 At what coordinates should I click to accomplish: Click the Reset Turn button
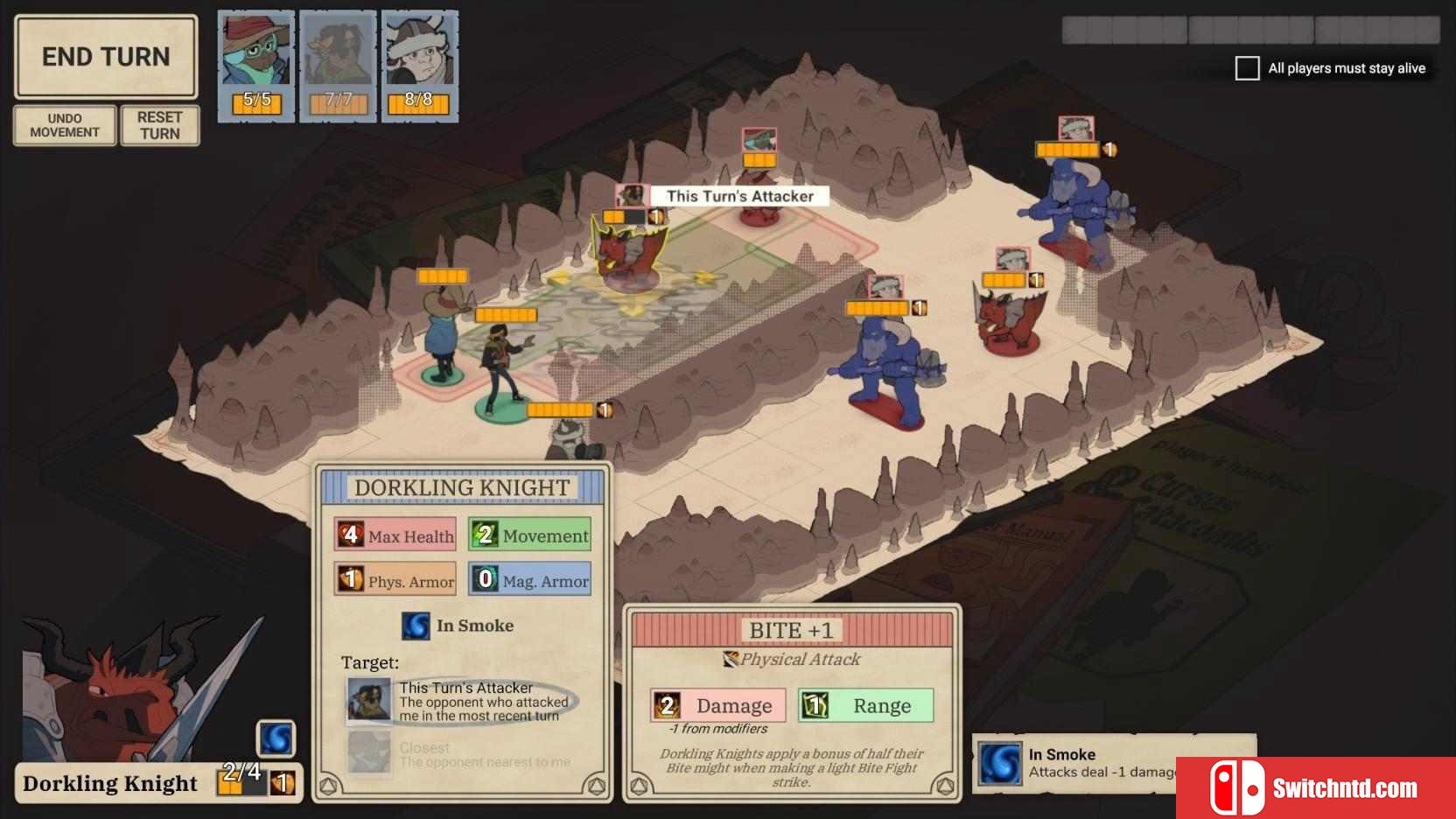(159, 125)
